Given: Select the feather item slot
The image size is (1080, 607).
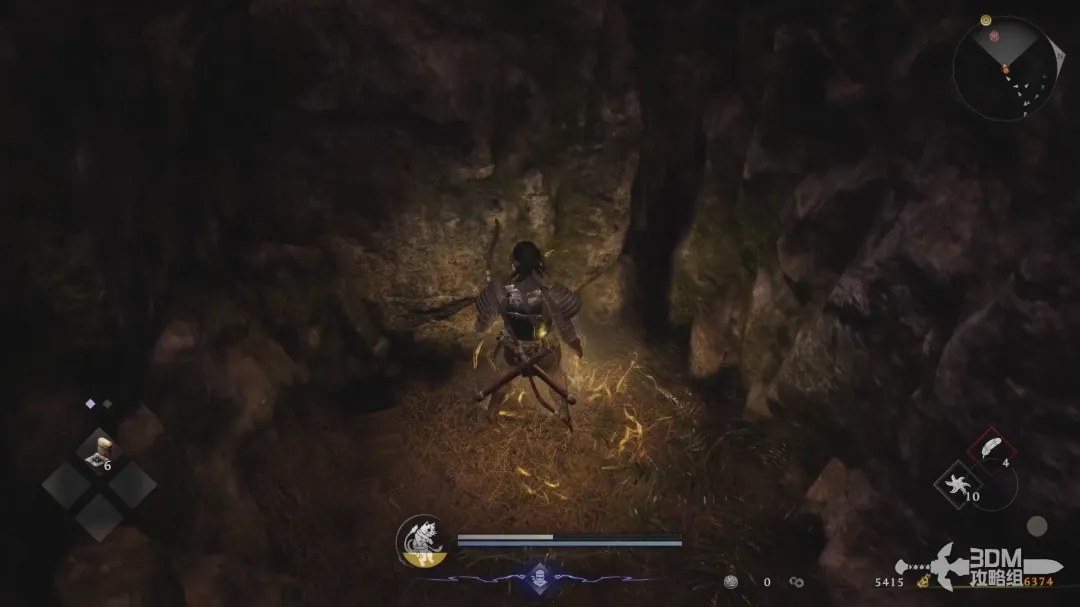Looking at the screenshot, I should click(991, 447).
